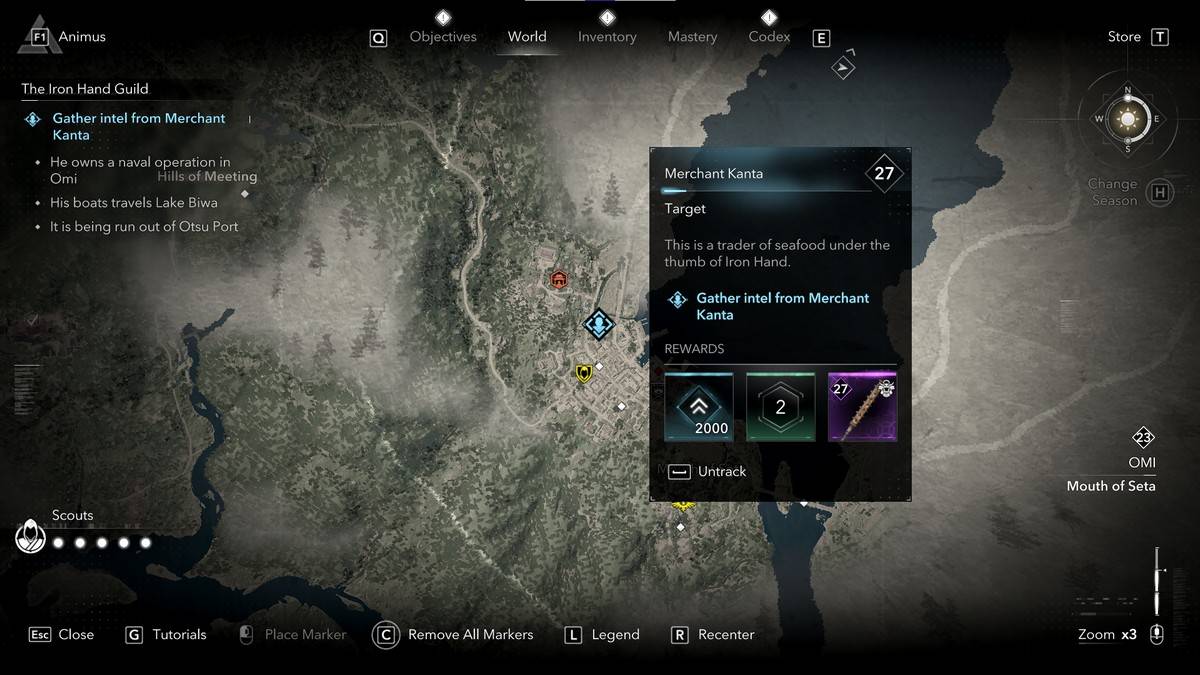
Task: Switch to the Objectives tab
Action: pyautogui.click(x=443, y=37)
